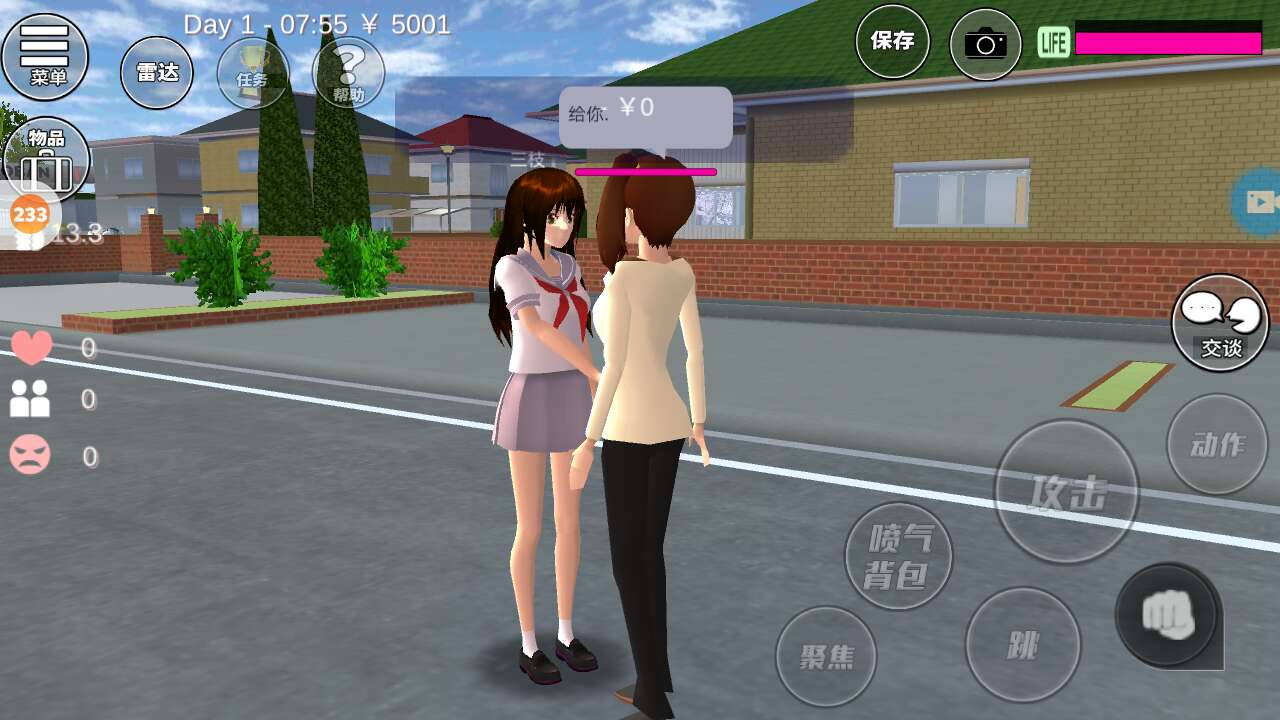This screenshot has width=1280, height=720.
Task: Tap the 跳 jump button
Action: [1022, 645]
